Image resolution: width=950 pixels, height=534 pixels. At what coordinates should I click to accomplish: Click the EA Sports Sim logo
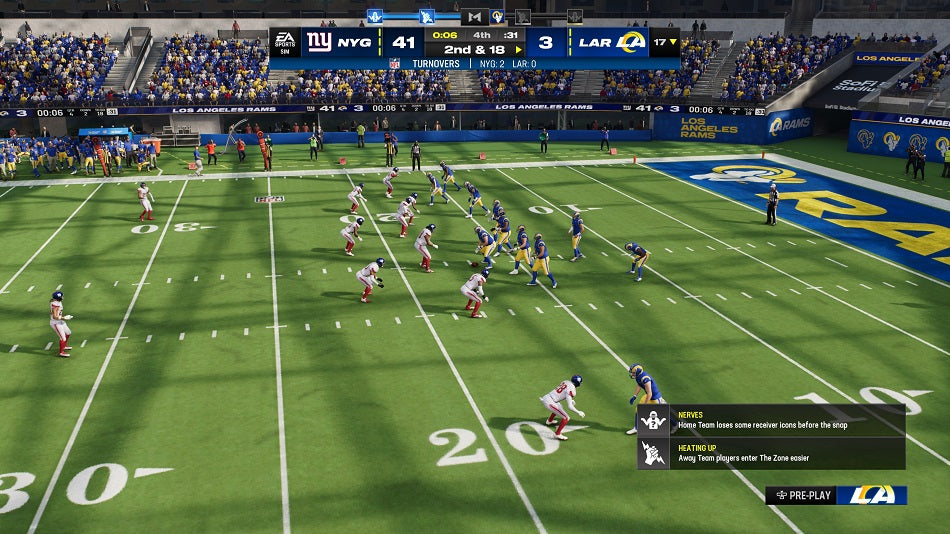pyautogui.click(x=285, y=42)
